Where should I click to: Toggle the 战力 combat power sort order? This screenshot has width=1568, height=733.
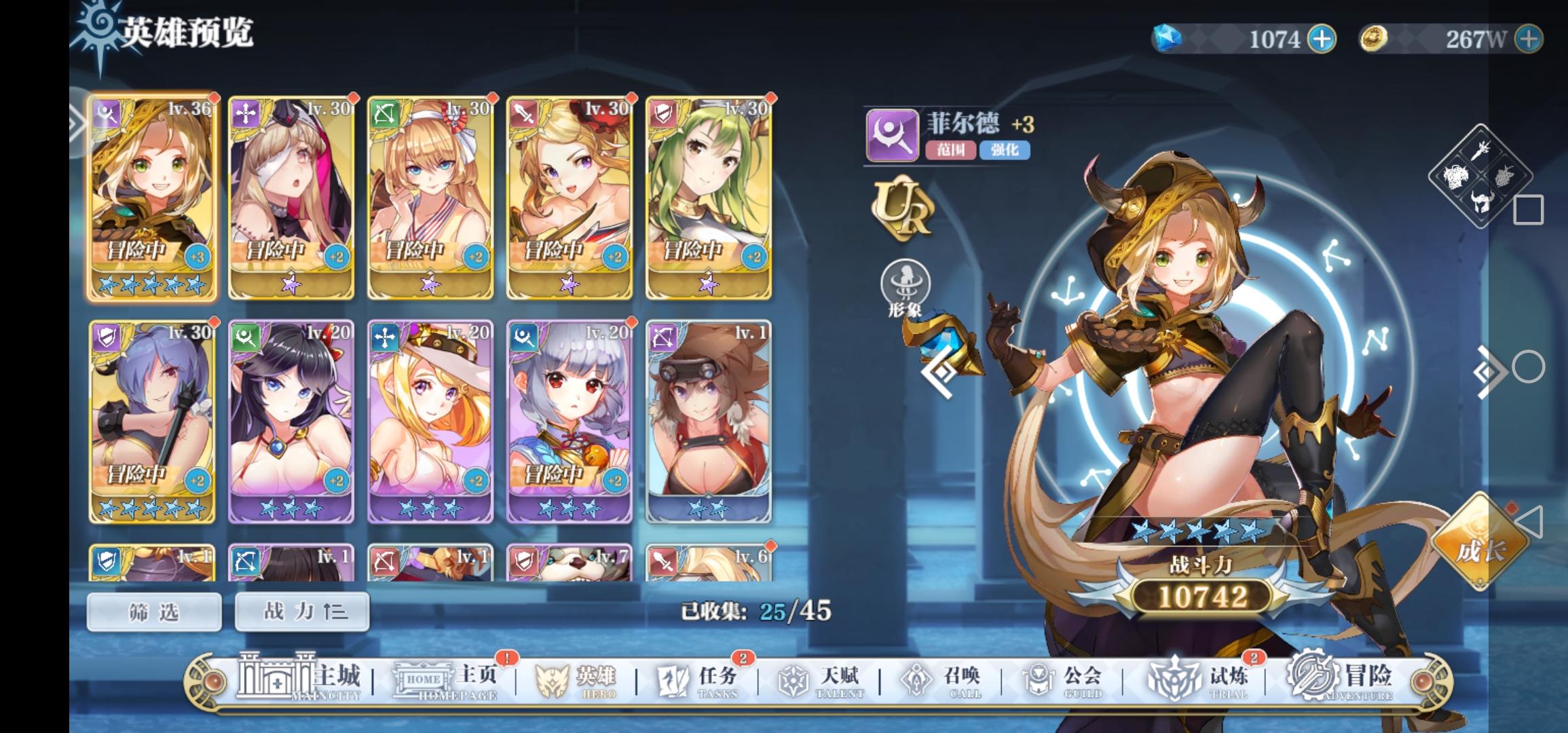click(x=301, y=610)
